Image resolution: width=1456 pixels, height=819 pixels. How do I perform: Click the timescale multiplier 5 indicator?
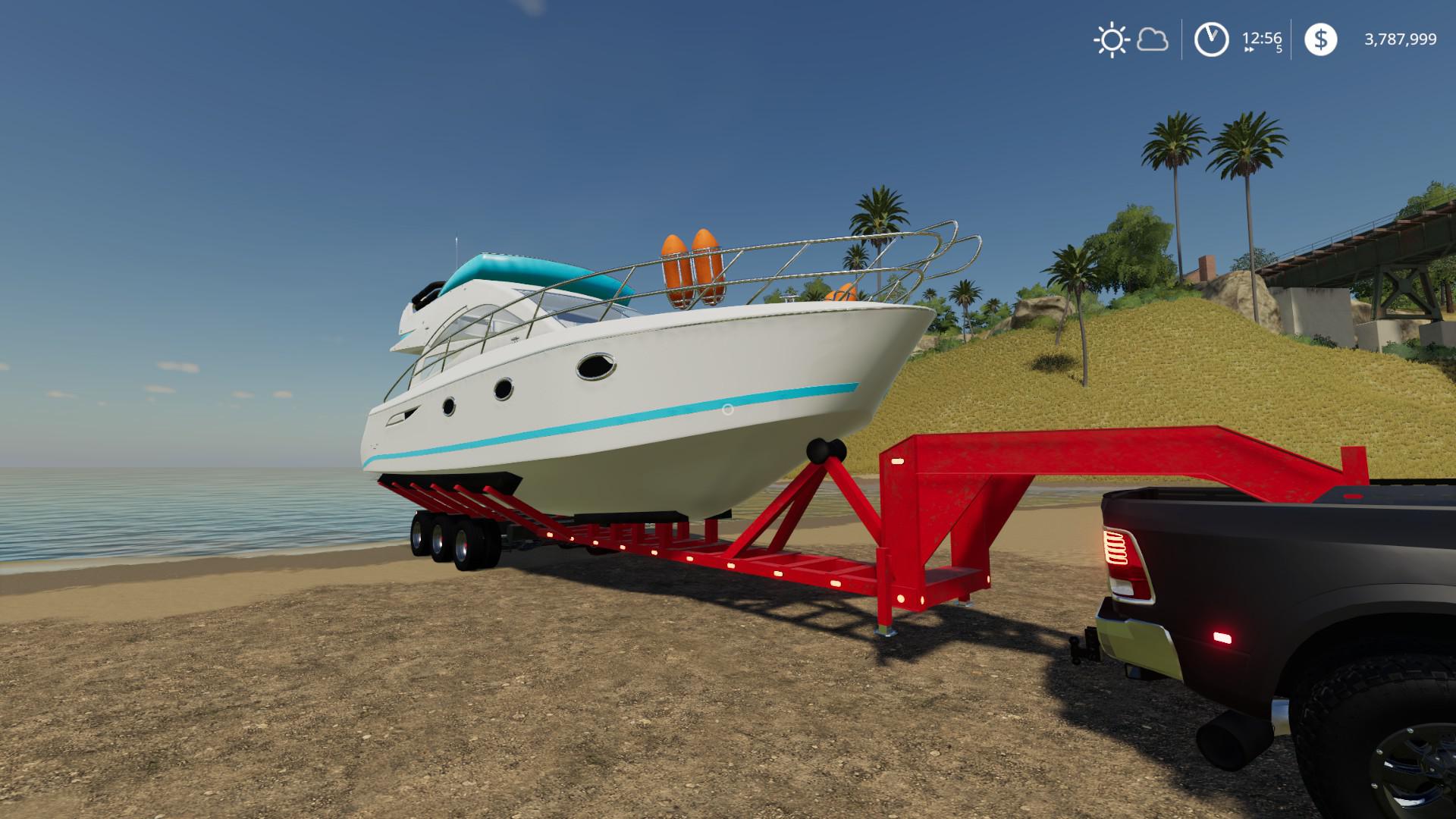coord(1278,48)
